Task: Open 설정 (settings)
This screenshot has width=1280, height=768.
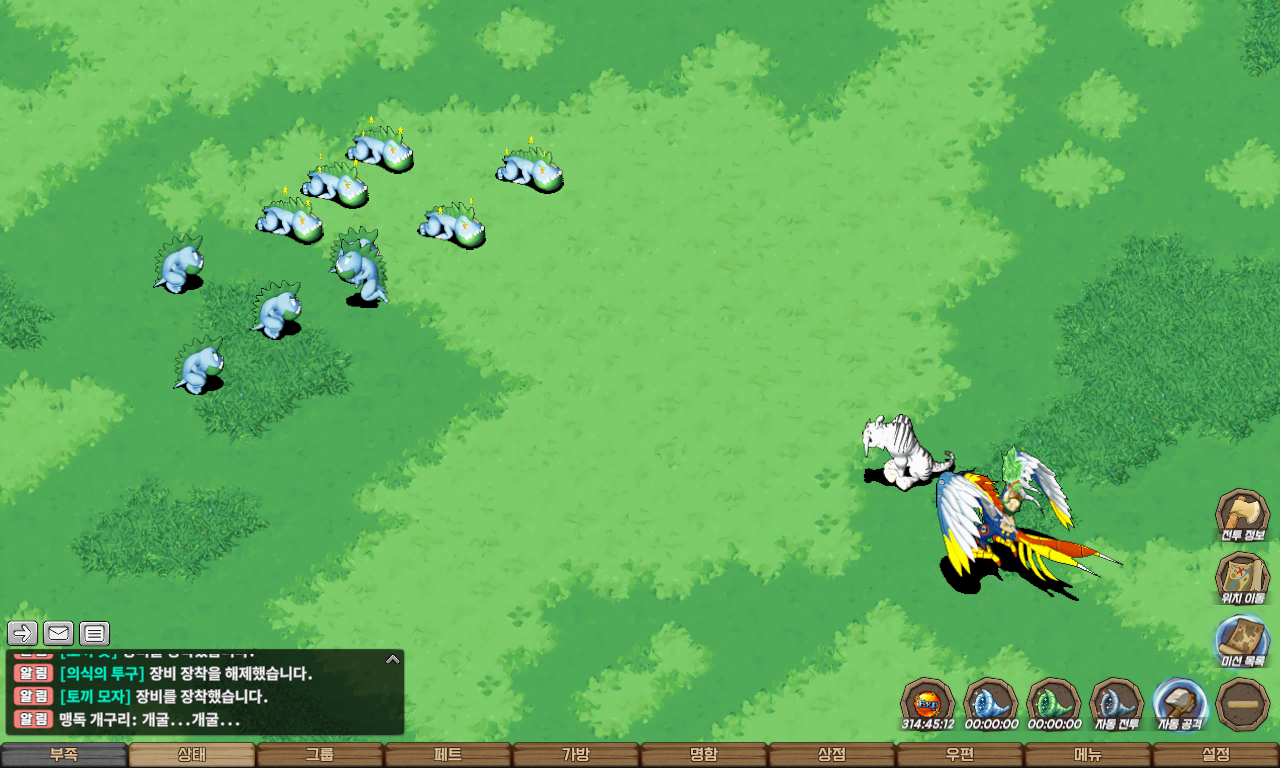Action: (x=1216, y=755)
